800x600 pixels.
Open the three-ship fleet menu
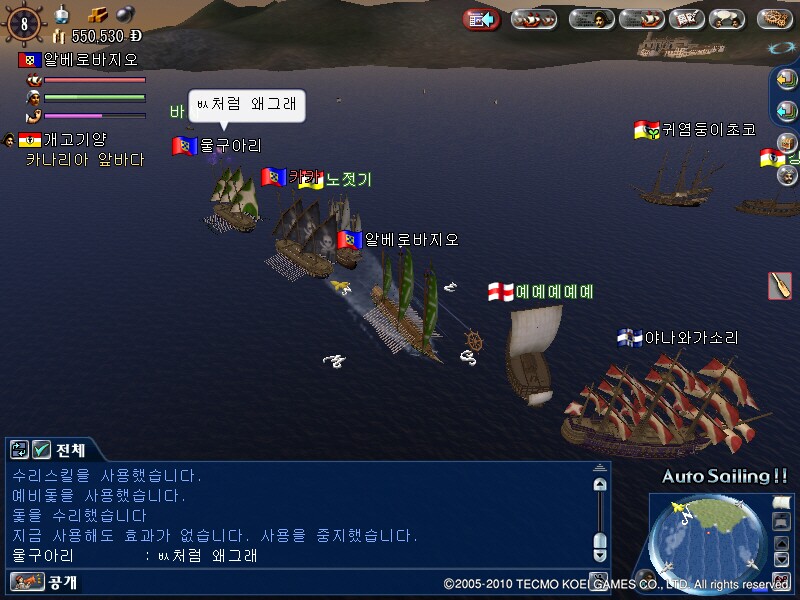tap(534, 19)
